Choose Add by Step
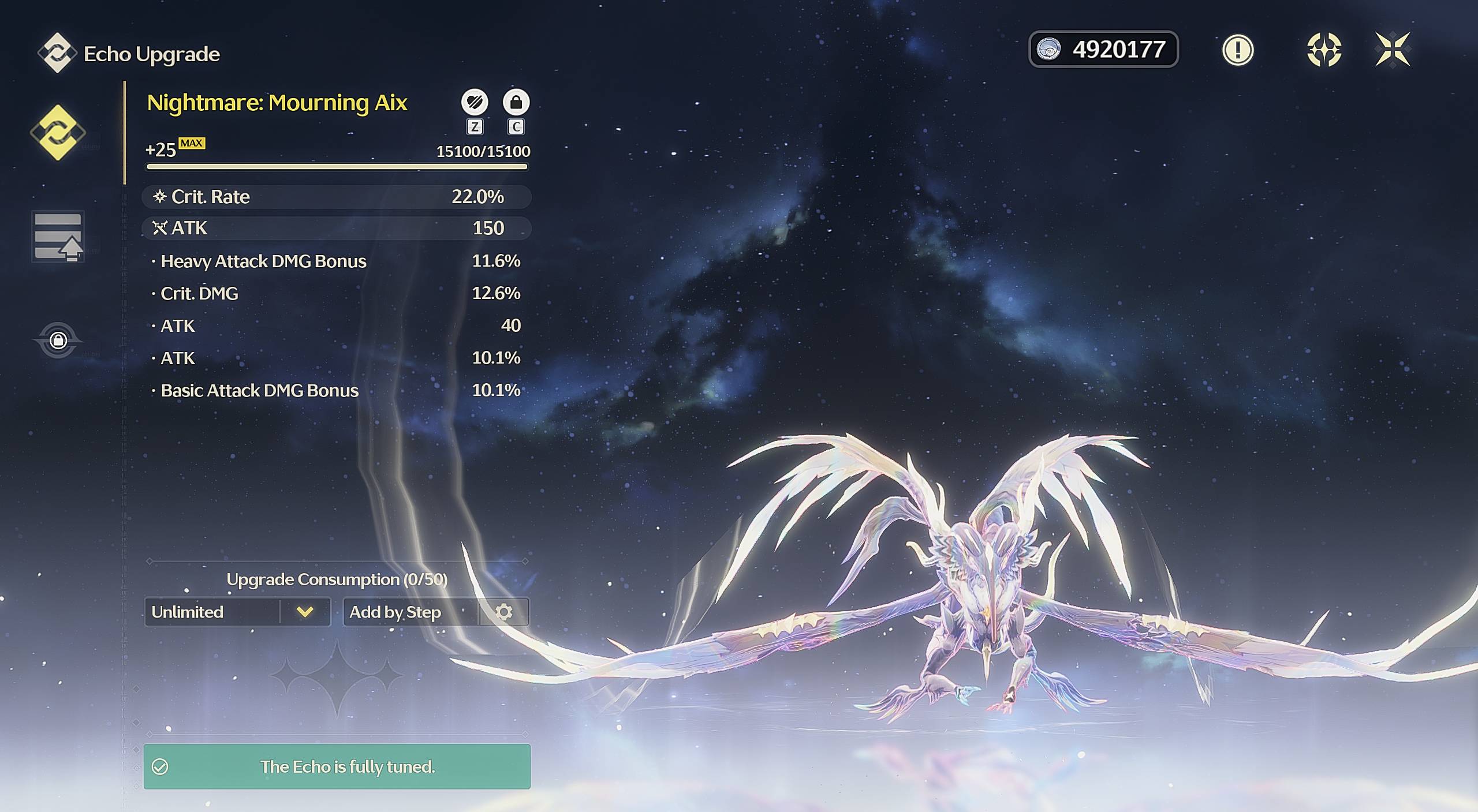This screenshot has height=812, width=1478. tap(410, 612)
